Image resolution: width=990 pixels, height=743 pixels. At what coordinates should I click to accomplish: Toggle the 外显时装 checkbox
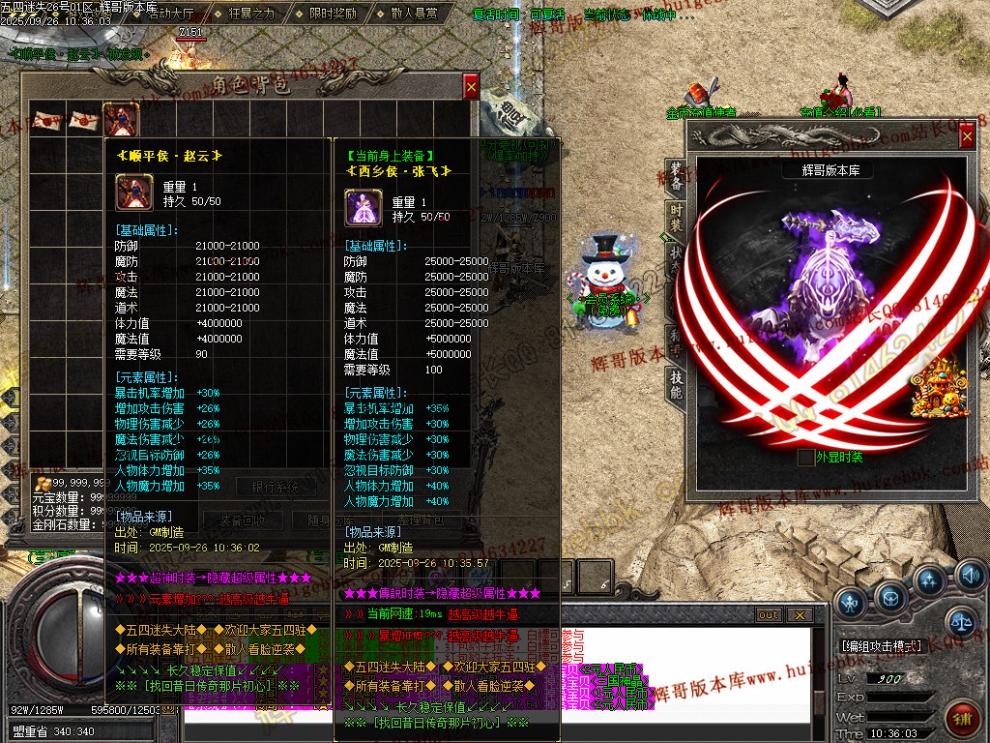pos(806,457)
